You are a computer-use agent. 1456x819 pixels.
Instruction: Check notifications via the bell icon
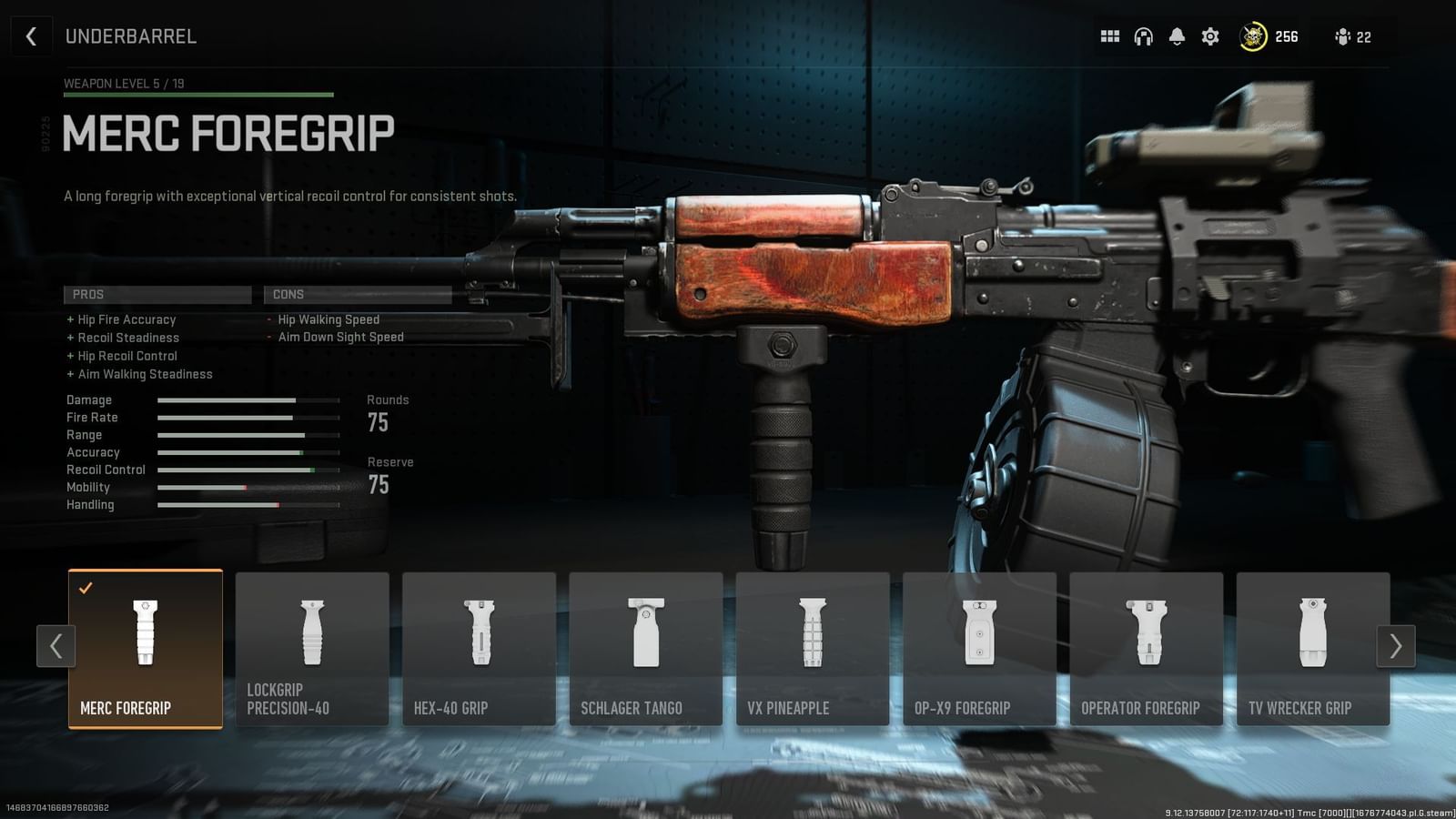point(1176,36)
